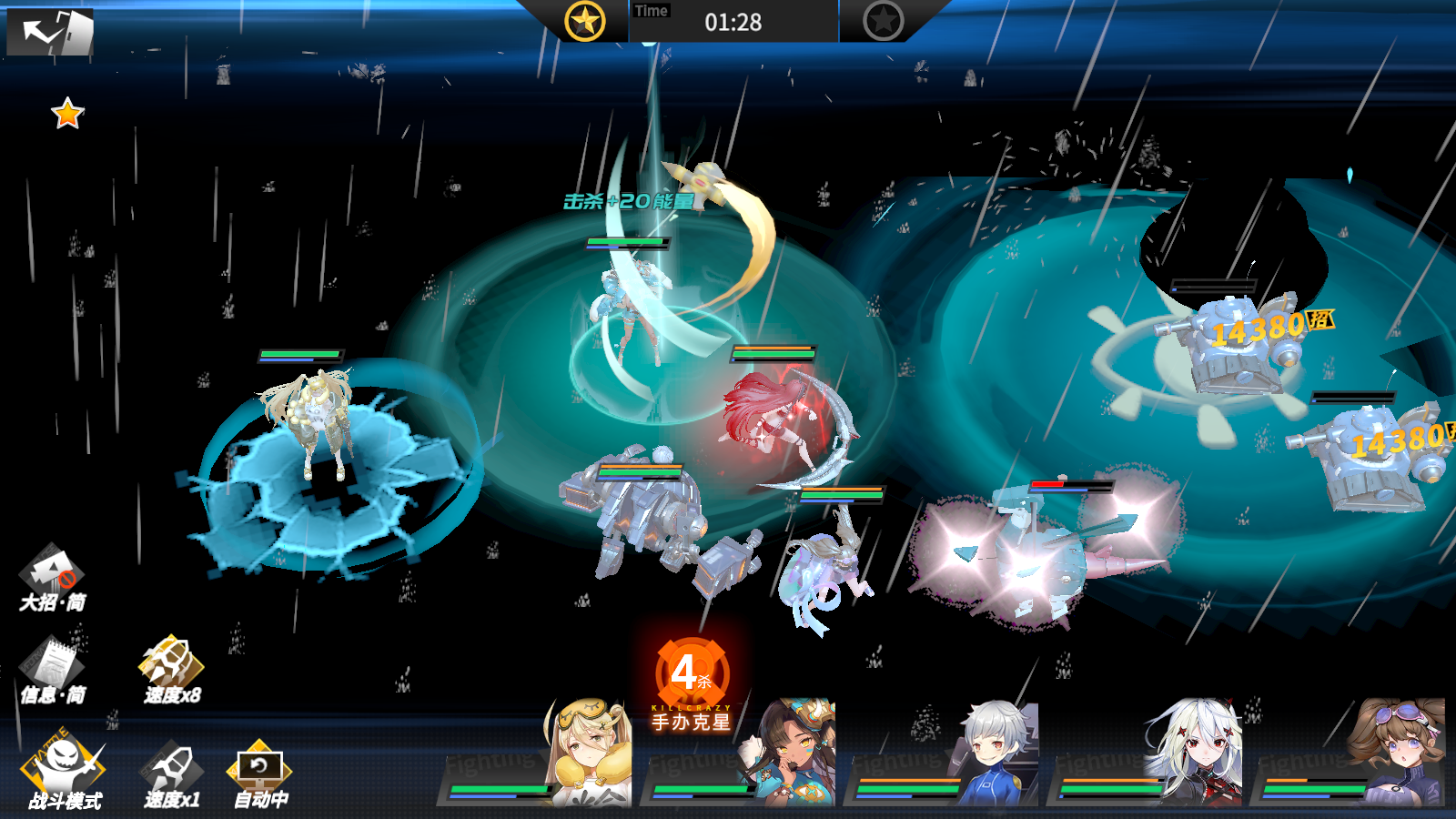
Task: Set battle speed to 速度x1
Action: (171, 775)
